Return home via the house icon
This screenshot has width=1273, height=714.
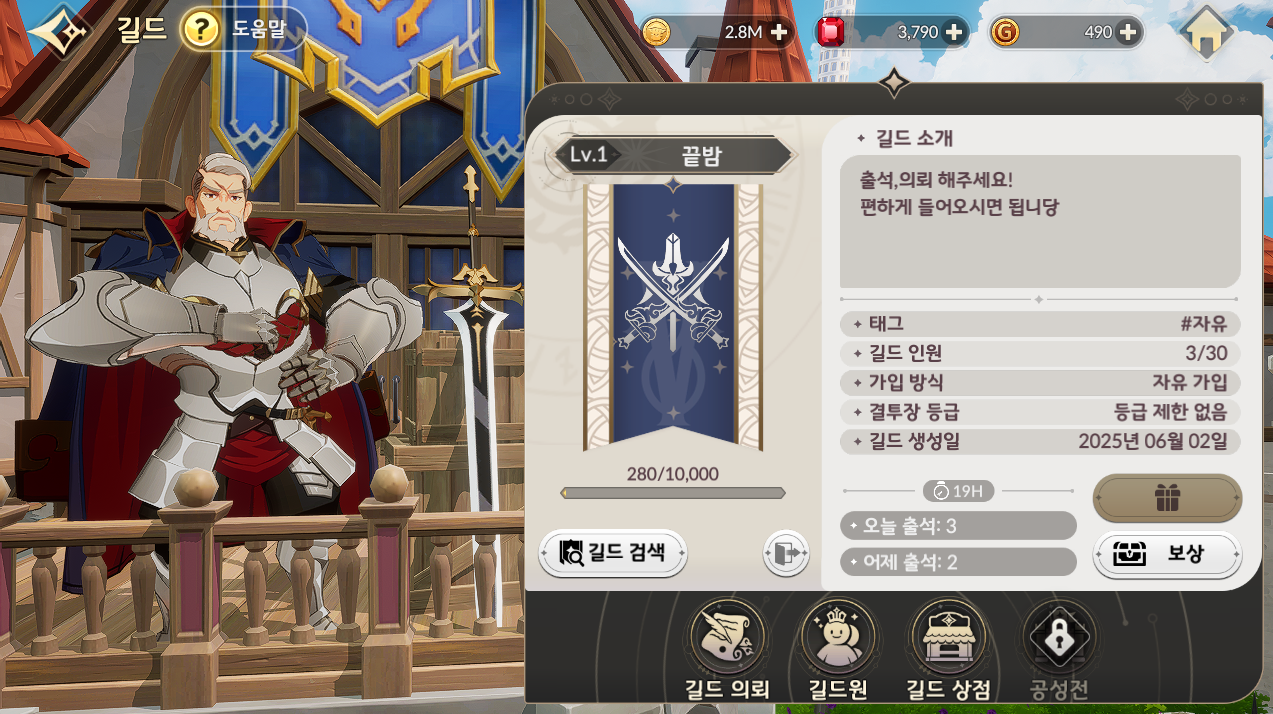pos(1205,33)
